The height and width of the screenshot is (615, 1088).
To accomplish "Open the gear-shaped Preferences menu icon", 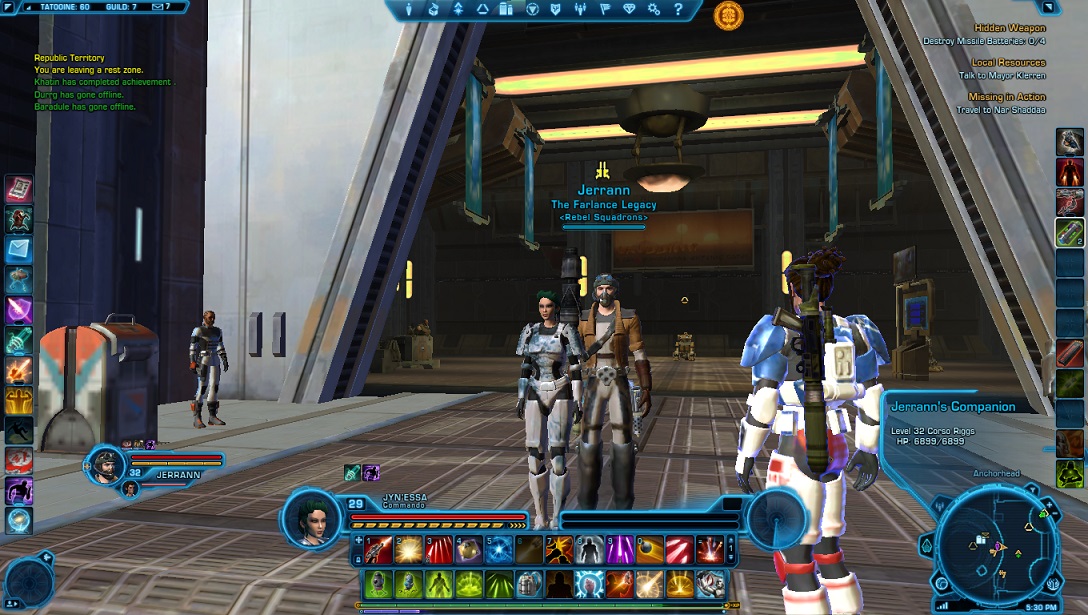I will point(653,9).
